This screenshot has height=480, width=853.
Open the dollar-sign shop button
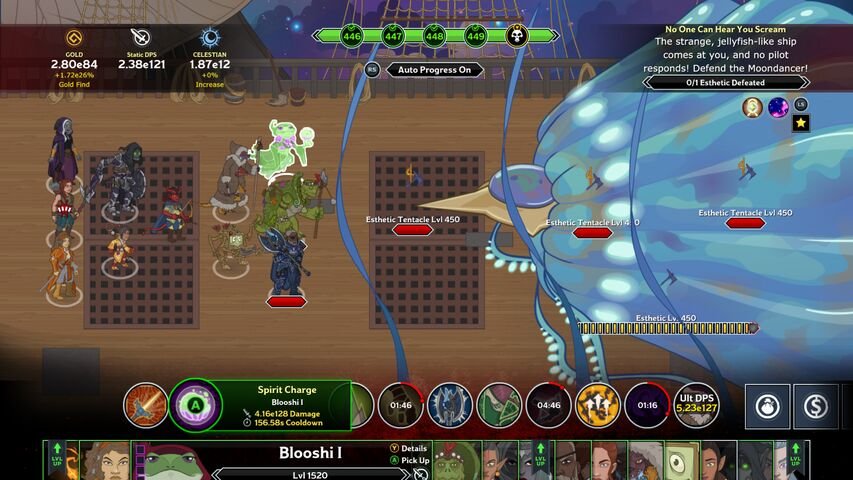tap(817, 406)
